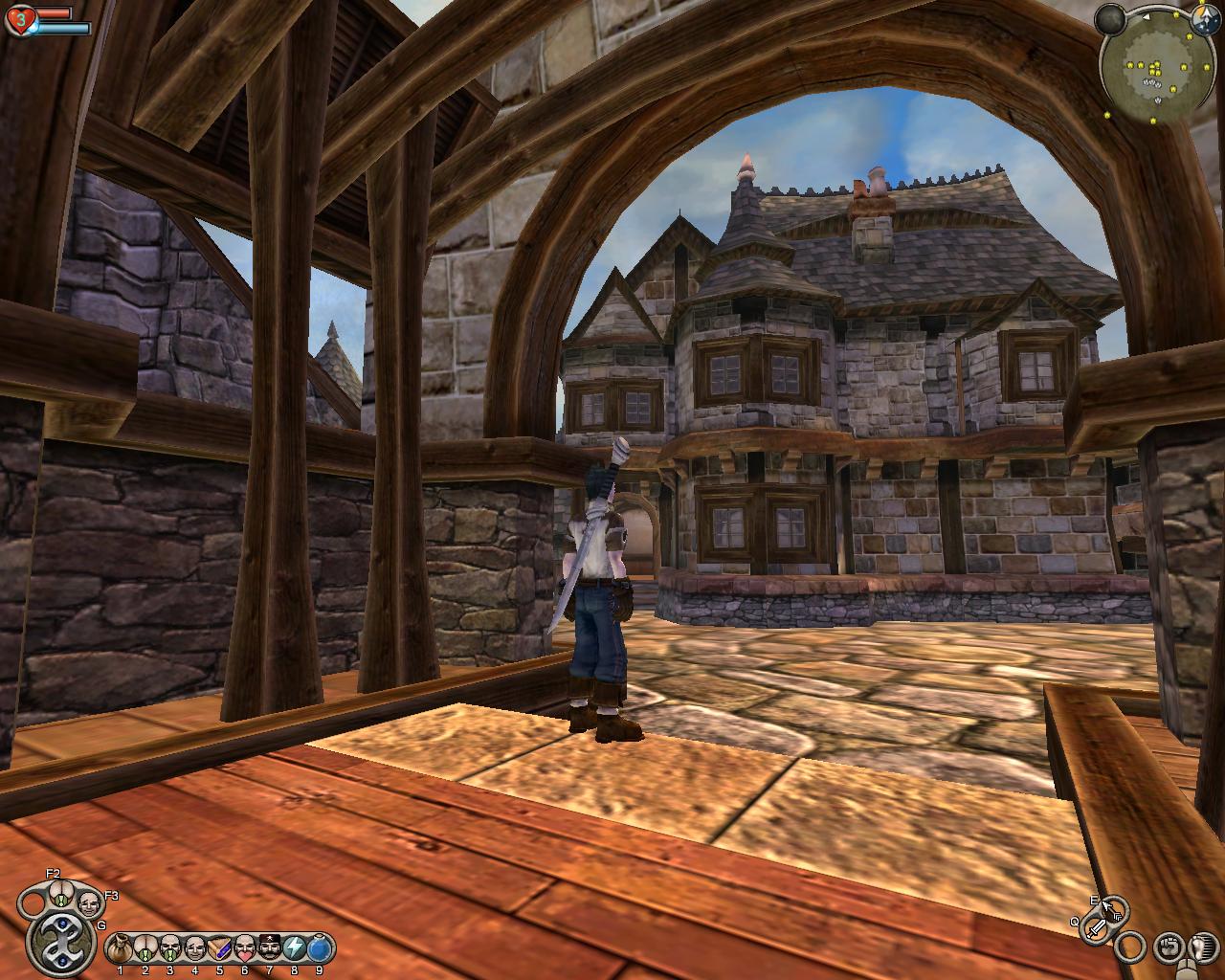The height and width of the screenshot is (980, 1225).
Task: Trigger the laughing face expression in slot 4
Action: pyautogui.click(x=195, y=948)
